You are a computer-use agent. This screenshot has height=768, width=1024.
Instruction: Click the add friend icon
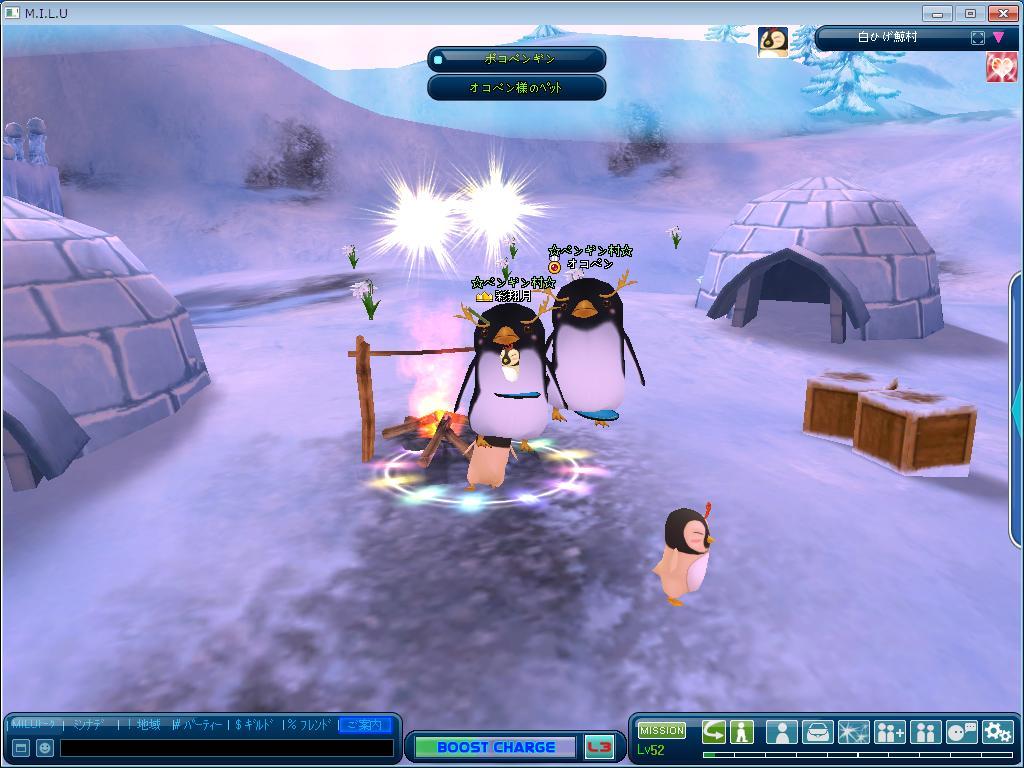pyautogui.click(x=889, y=732)
